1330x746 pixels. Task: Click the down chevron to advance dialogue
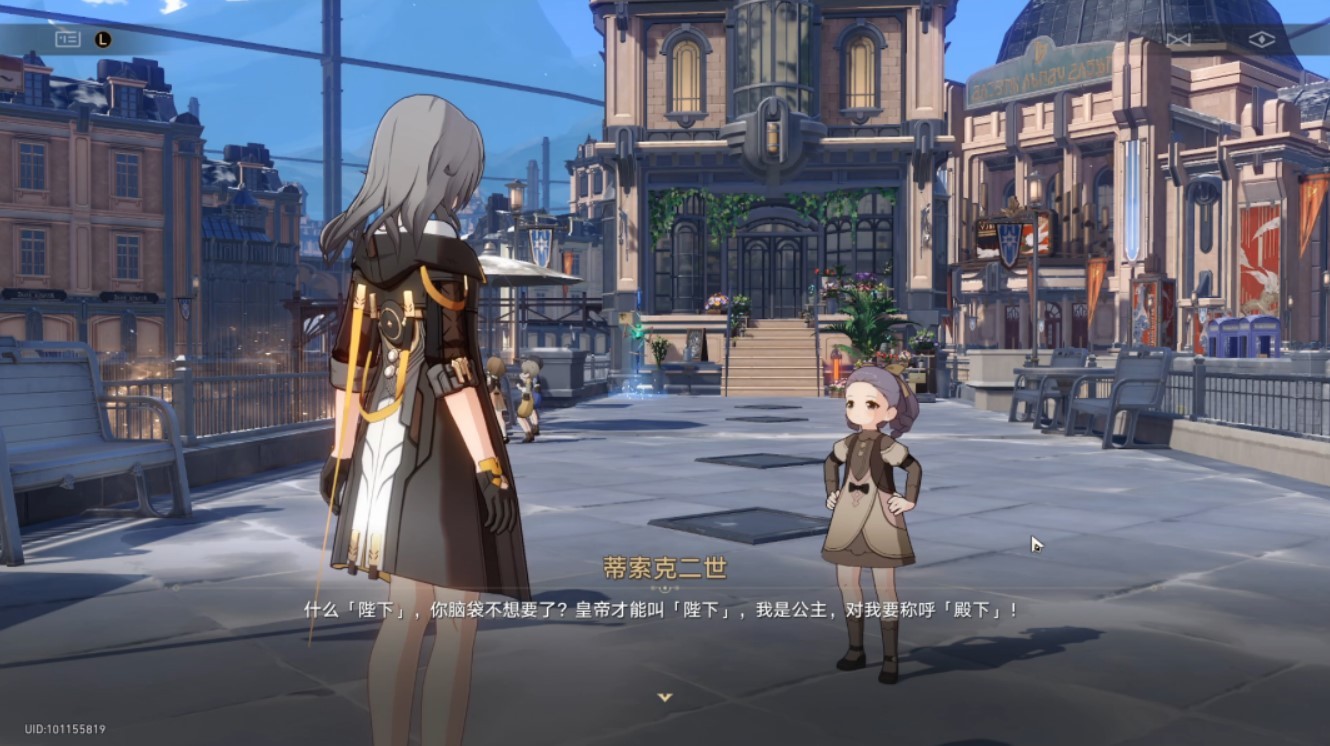coord(665,694)
